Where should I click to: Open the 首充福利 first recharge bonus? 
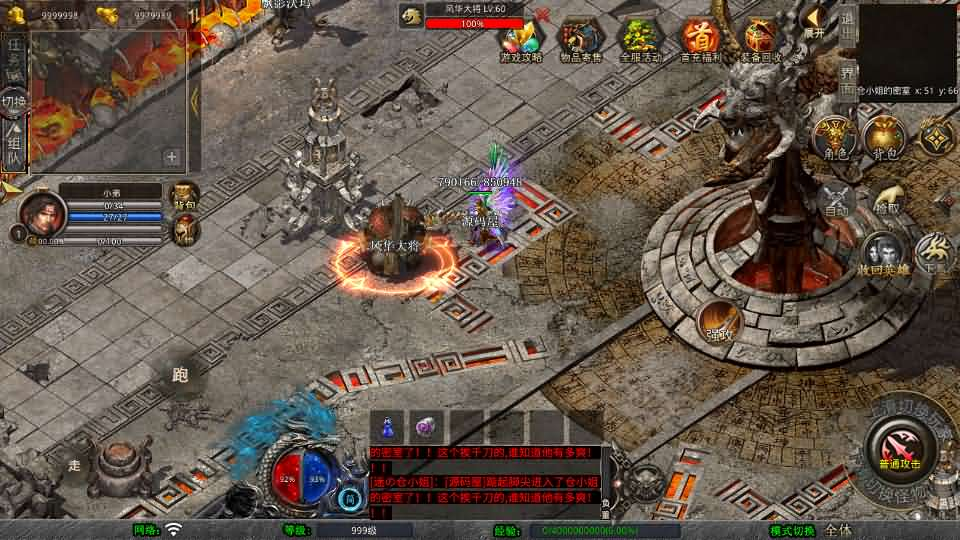[701, 38]
